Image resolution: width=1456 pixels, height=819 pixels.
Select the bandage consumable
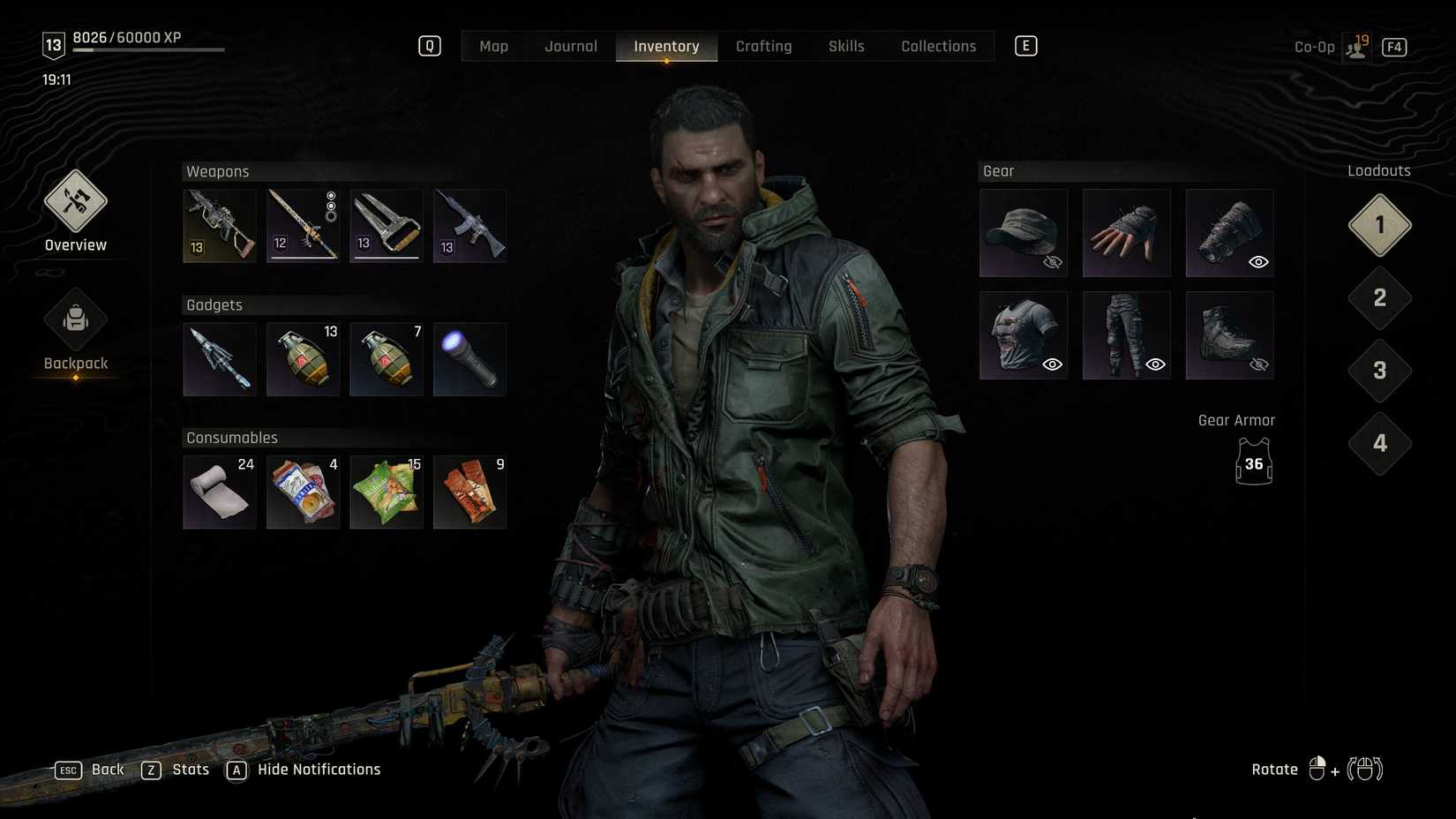click(x=219, y=492)
